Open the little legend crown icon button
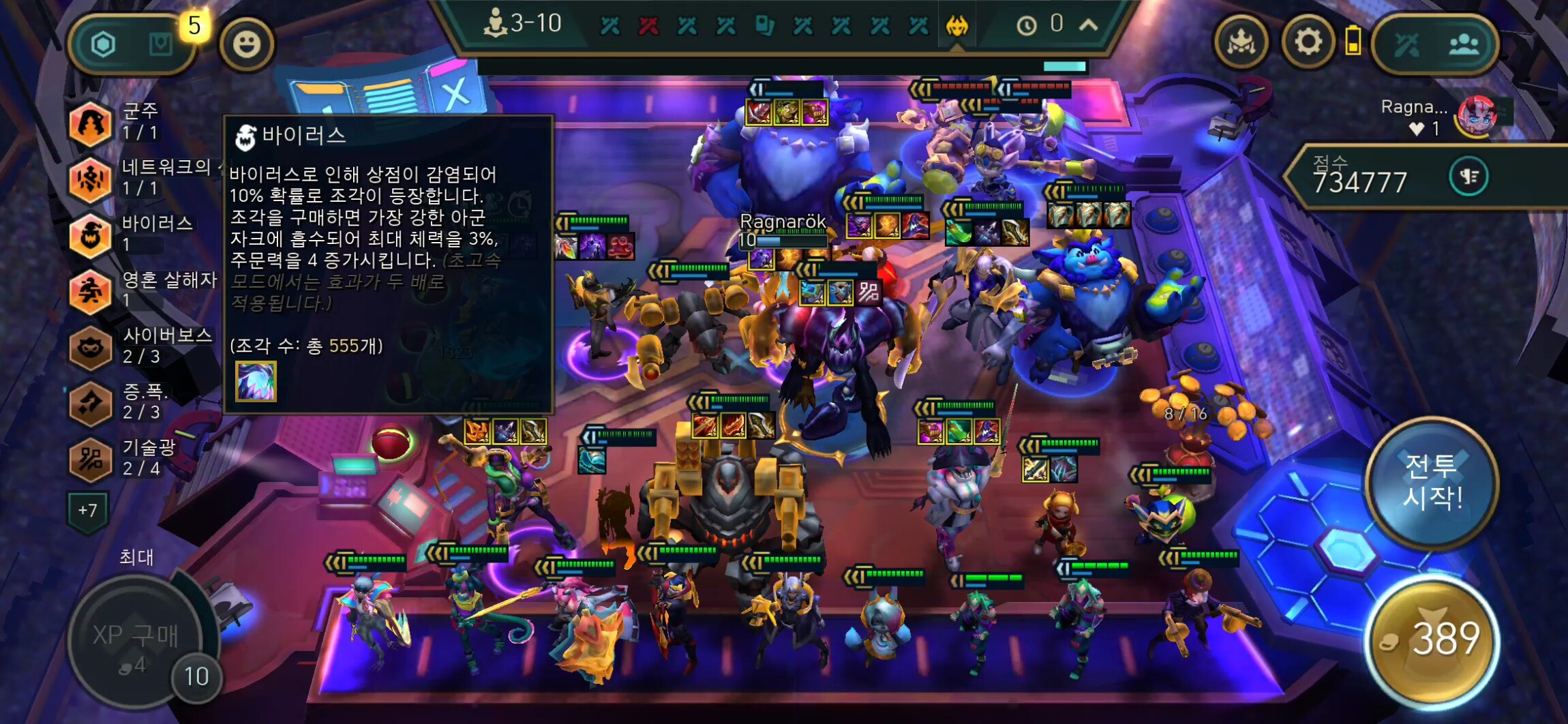 (x=1241, y=43)
